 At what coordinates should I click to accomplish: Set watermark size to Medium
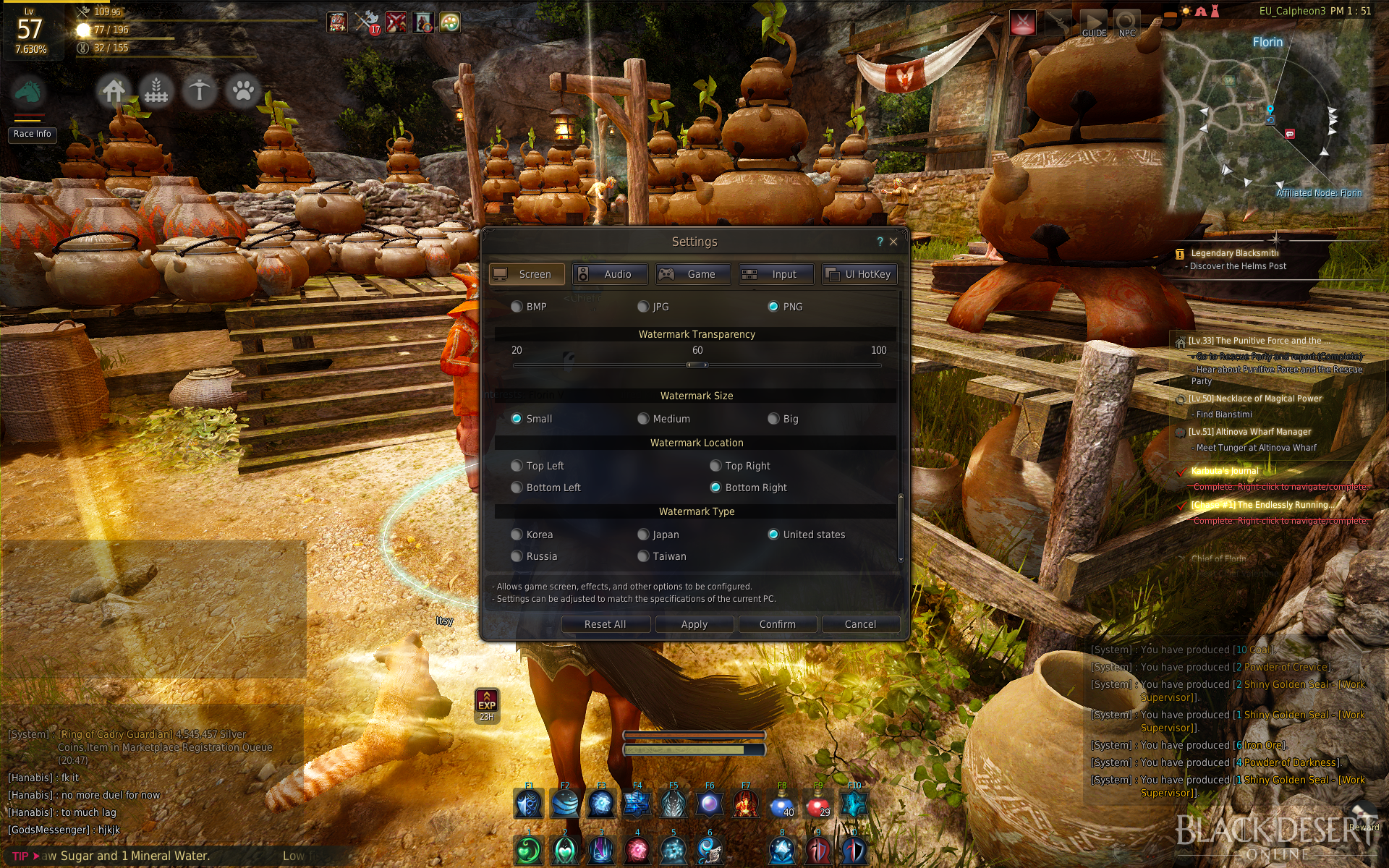pyautogui.click(x=643, y=419)
